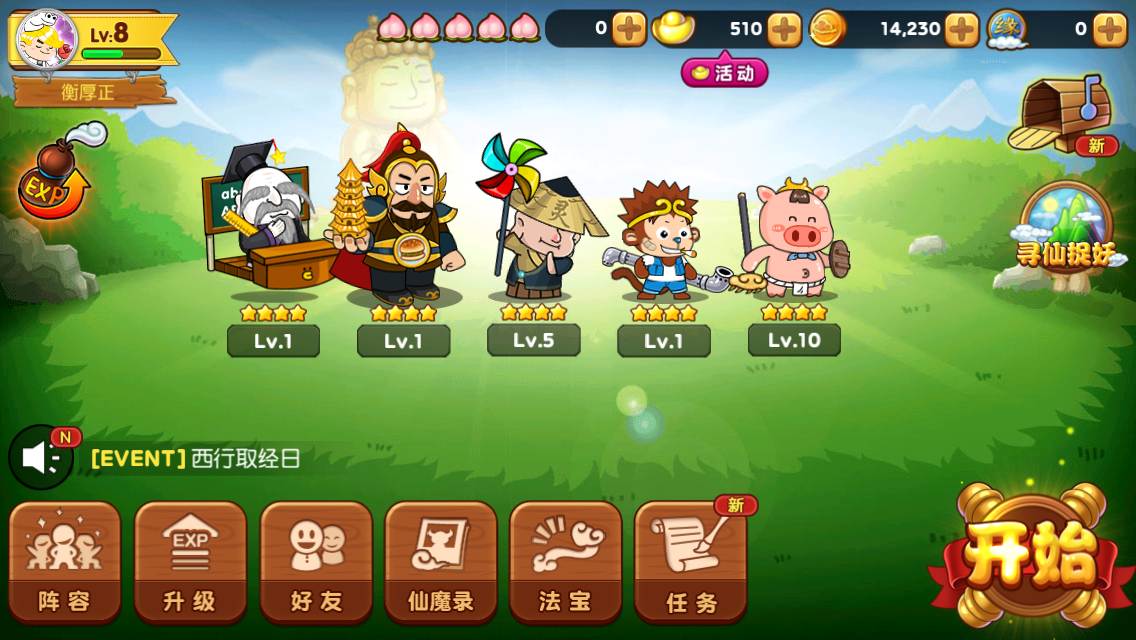Select the Lv.10 pig character
Image resolution: width=1136 pixels, height=640 pixels.
pyautogui.click(x=794, y=240)
